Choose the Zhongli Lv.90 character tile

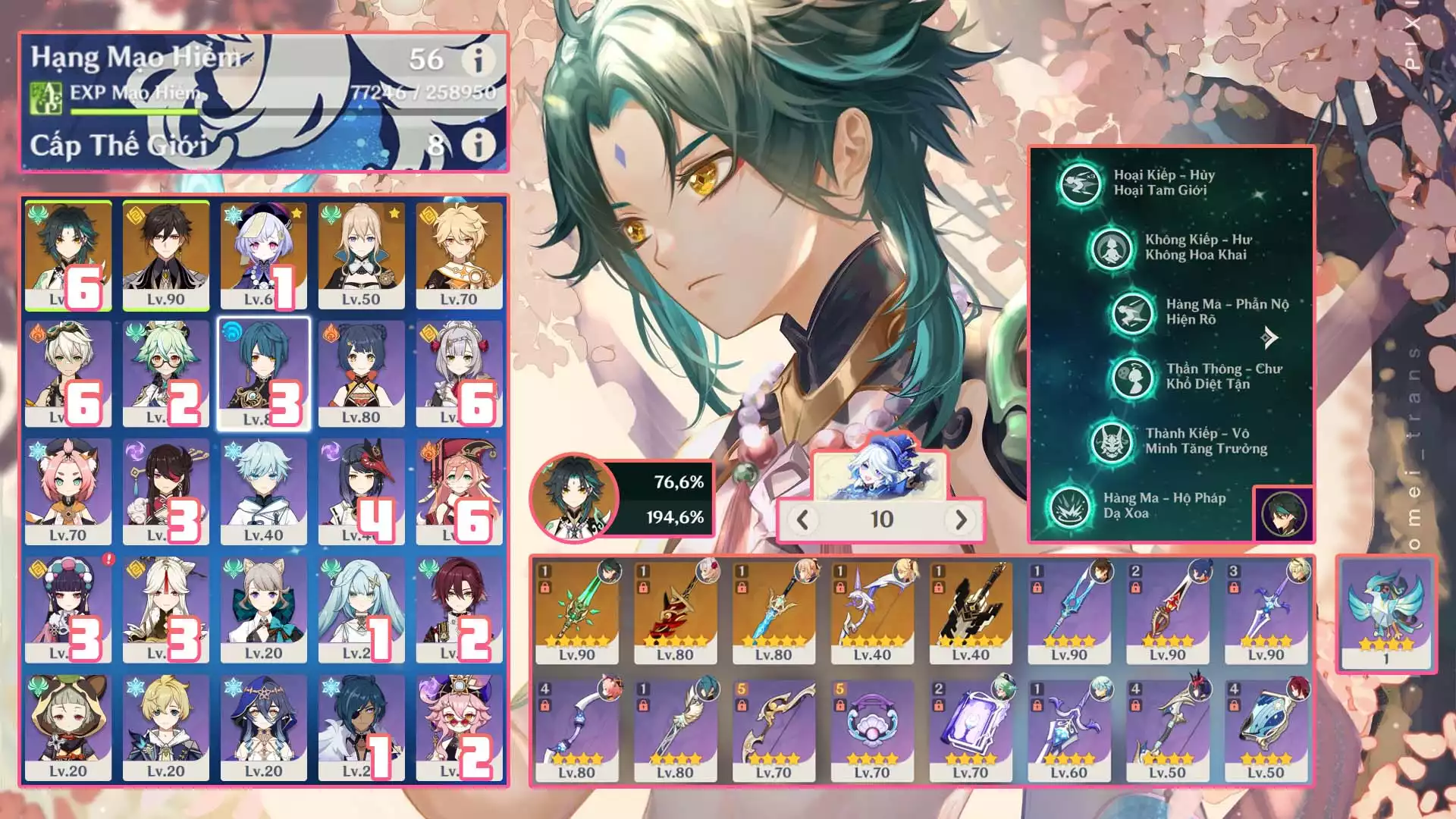click(165, 255)
